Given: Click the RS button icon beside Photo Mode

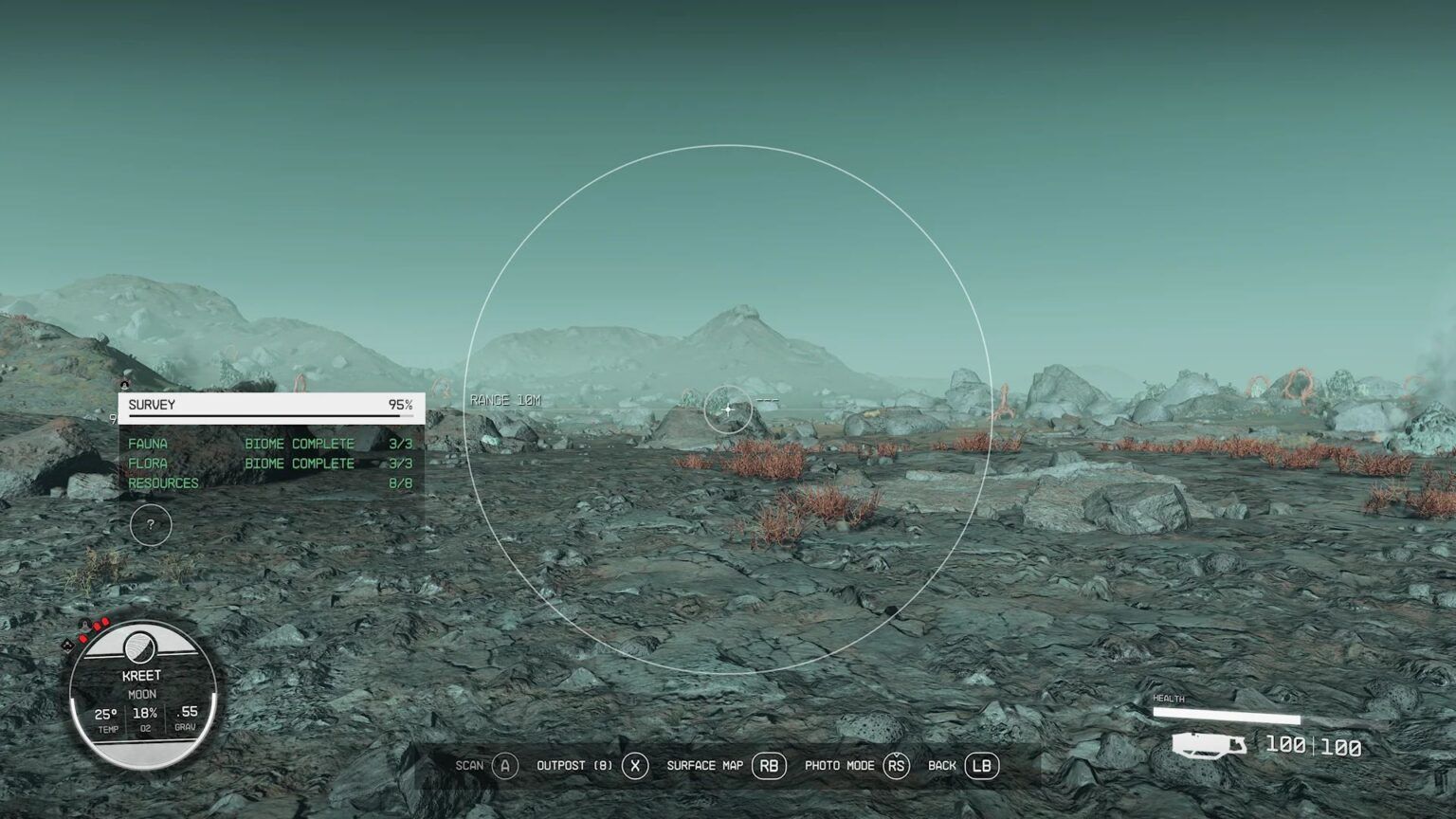Looking at the screenshot, I should [x=897, y=765].
